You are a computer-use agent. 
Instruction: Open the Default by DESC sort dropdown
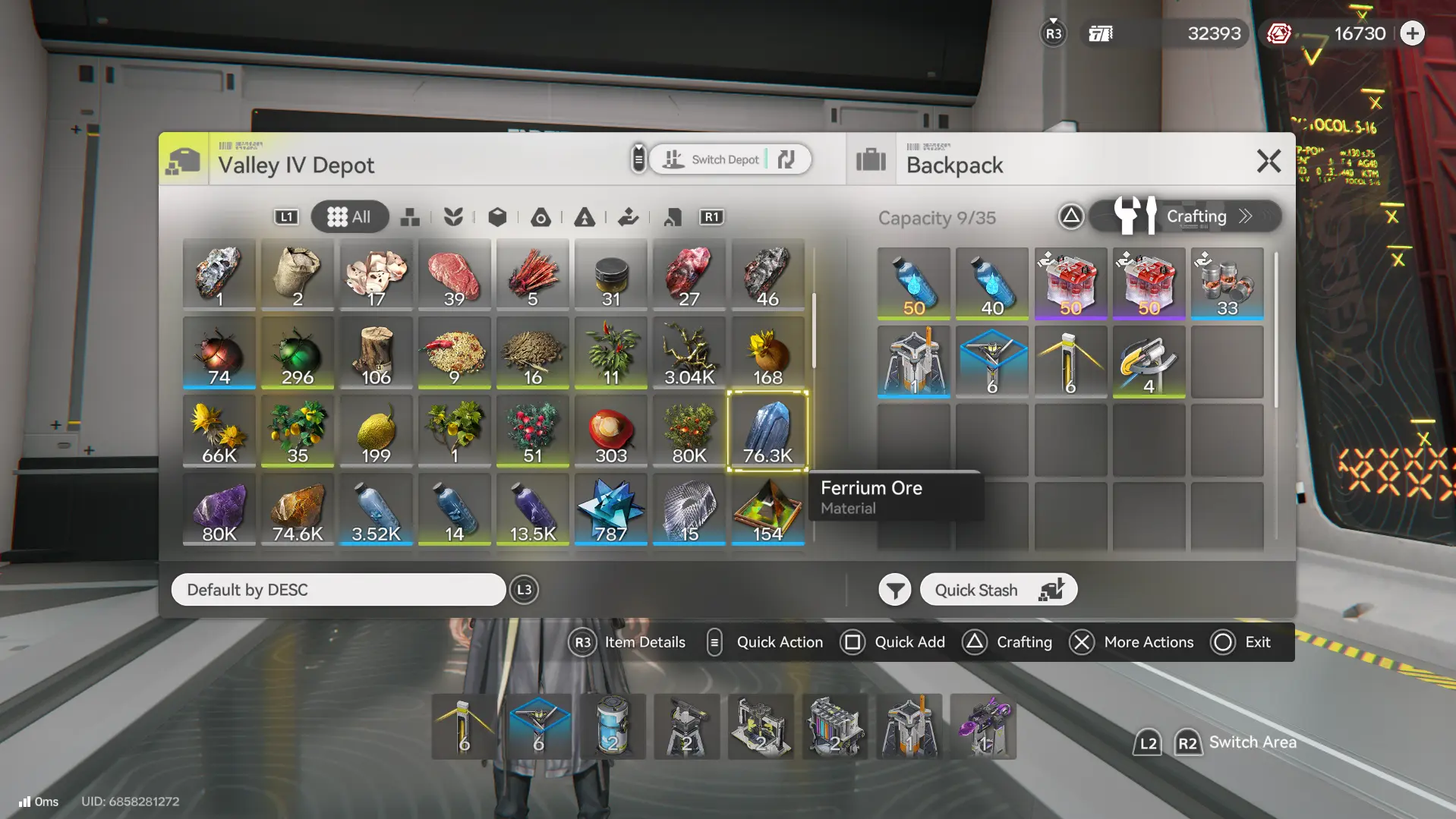(338, 590)
